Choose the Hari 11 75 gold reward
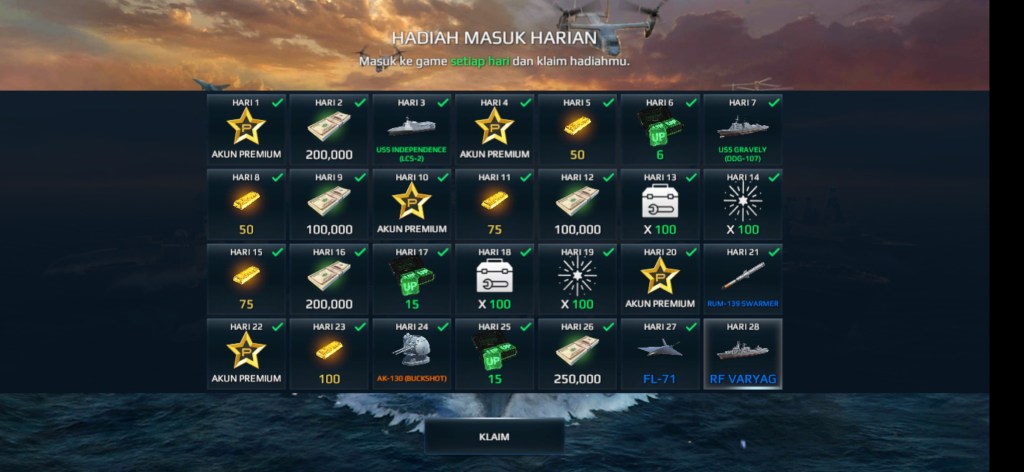 [x=494, y=205]
